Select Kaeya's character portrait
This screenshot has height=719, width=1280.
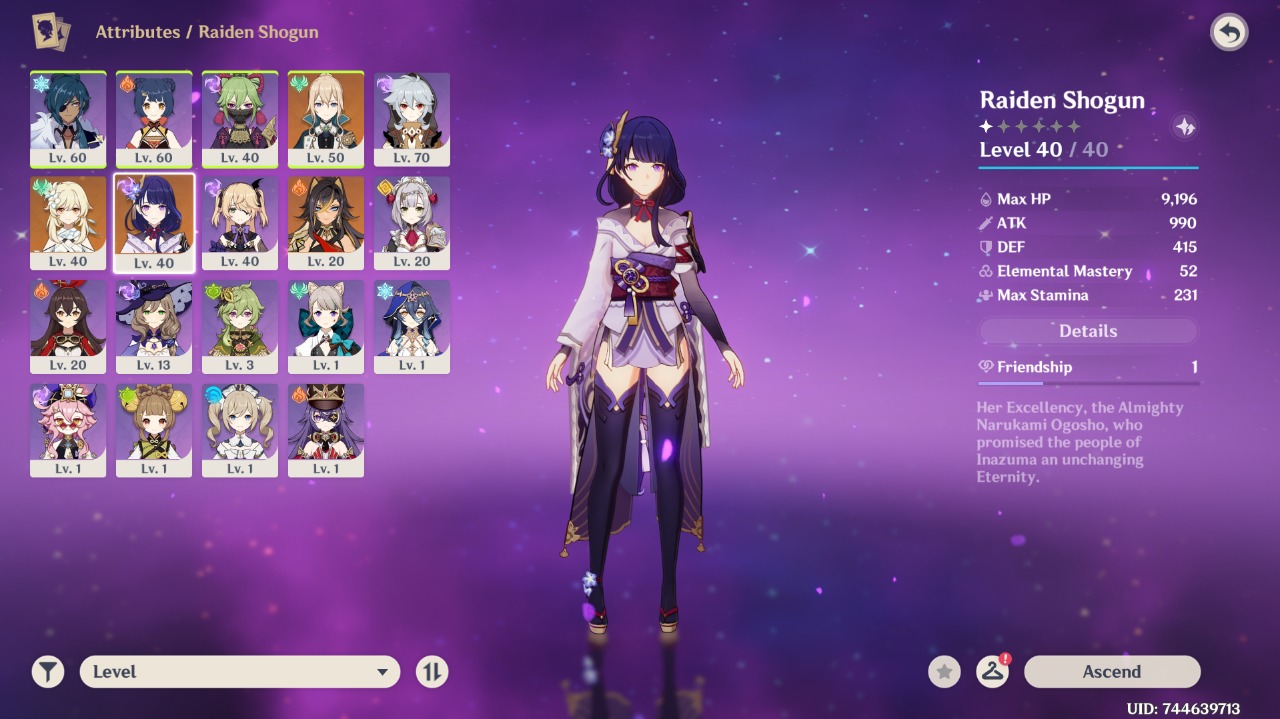68,118
